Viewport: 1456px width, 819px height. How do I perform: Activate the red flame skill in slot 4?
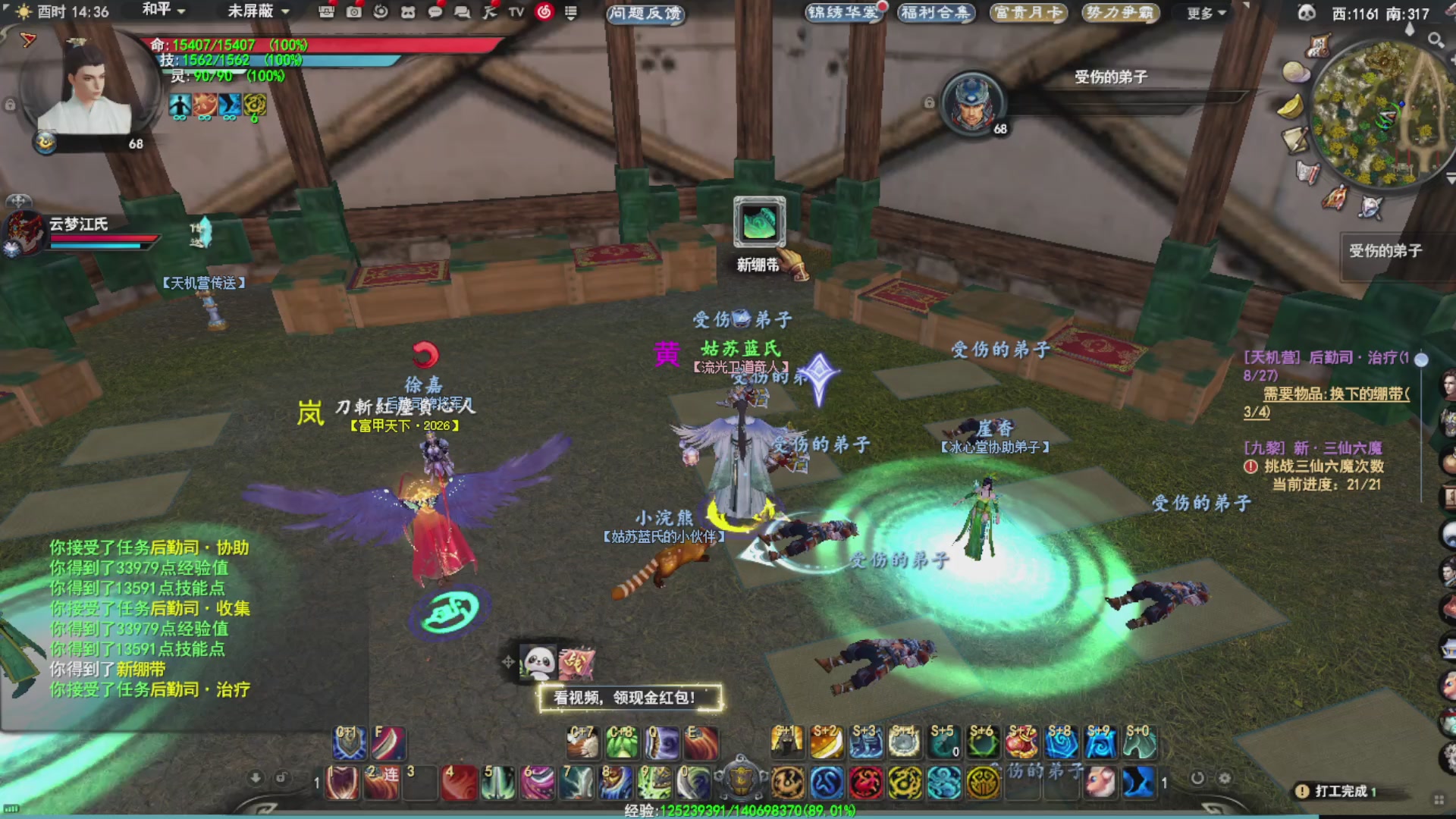(459, 783)
